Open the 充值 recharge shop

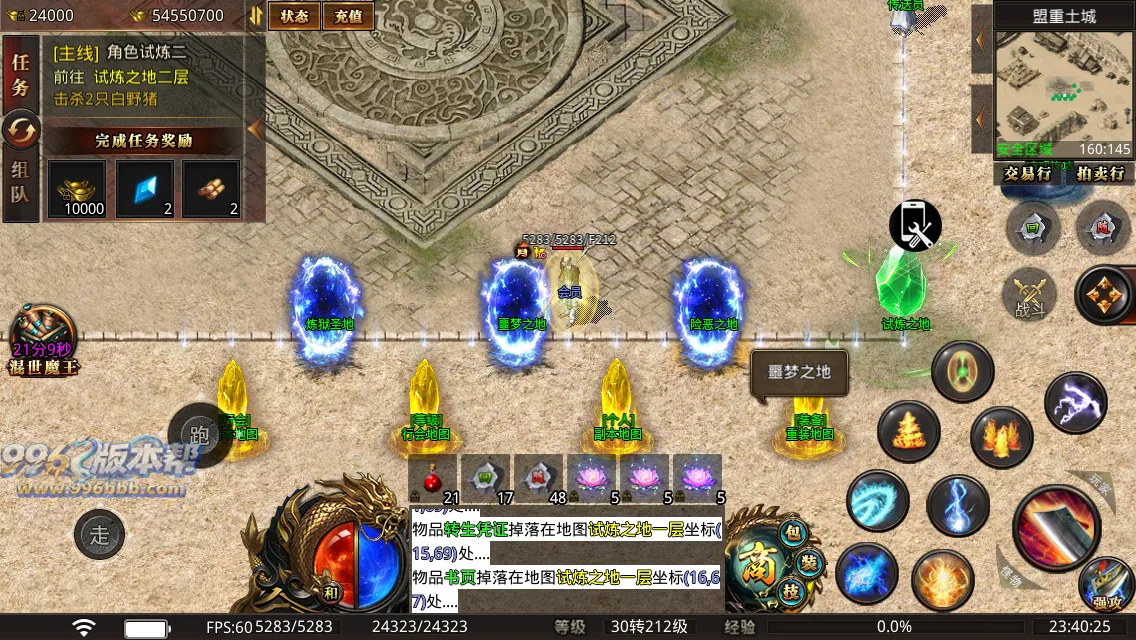tap(349, 15)
